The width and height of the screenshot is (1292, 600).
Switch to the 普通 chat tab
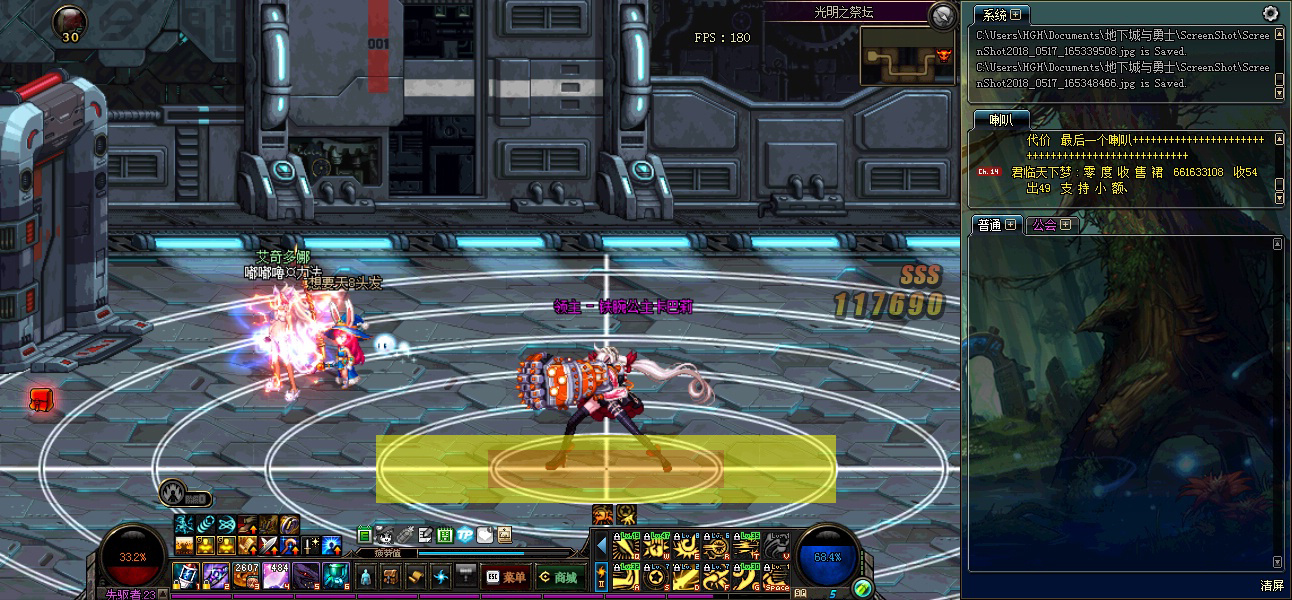tap(996, 225)
